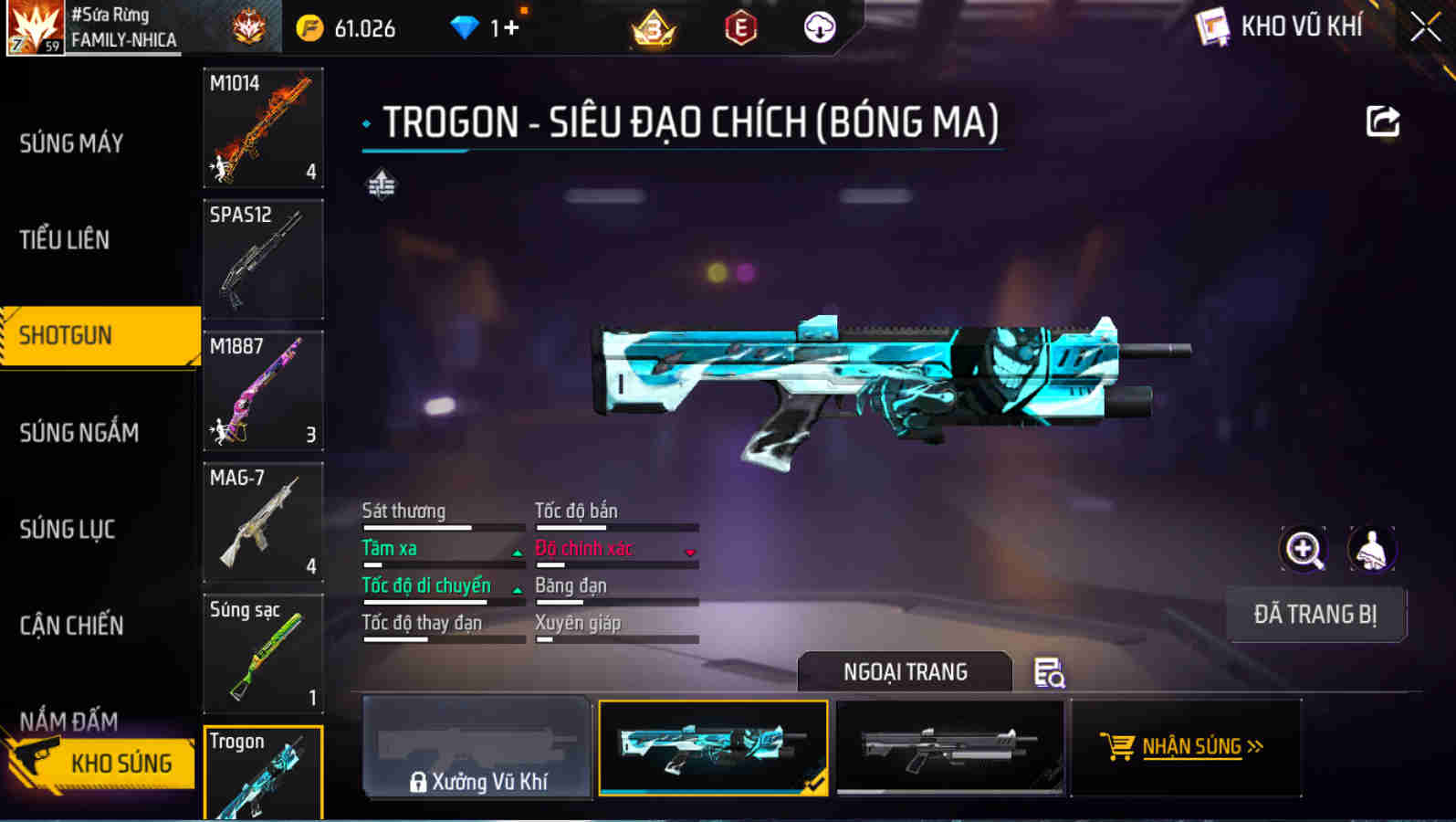
Task: Open the Ngoại Trang skin tab
Action: [905, 672]
